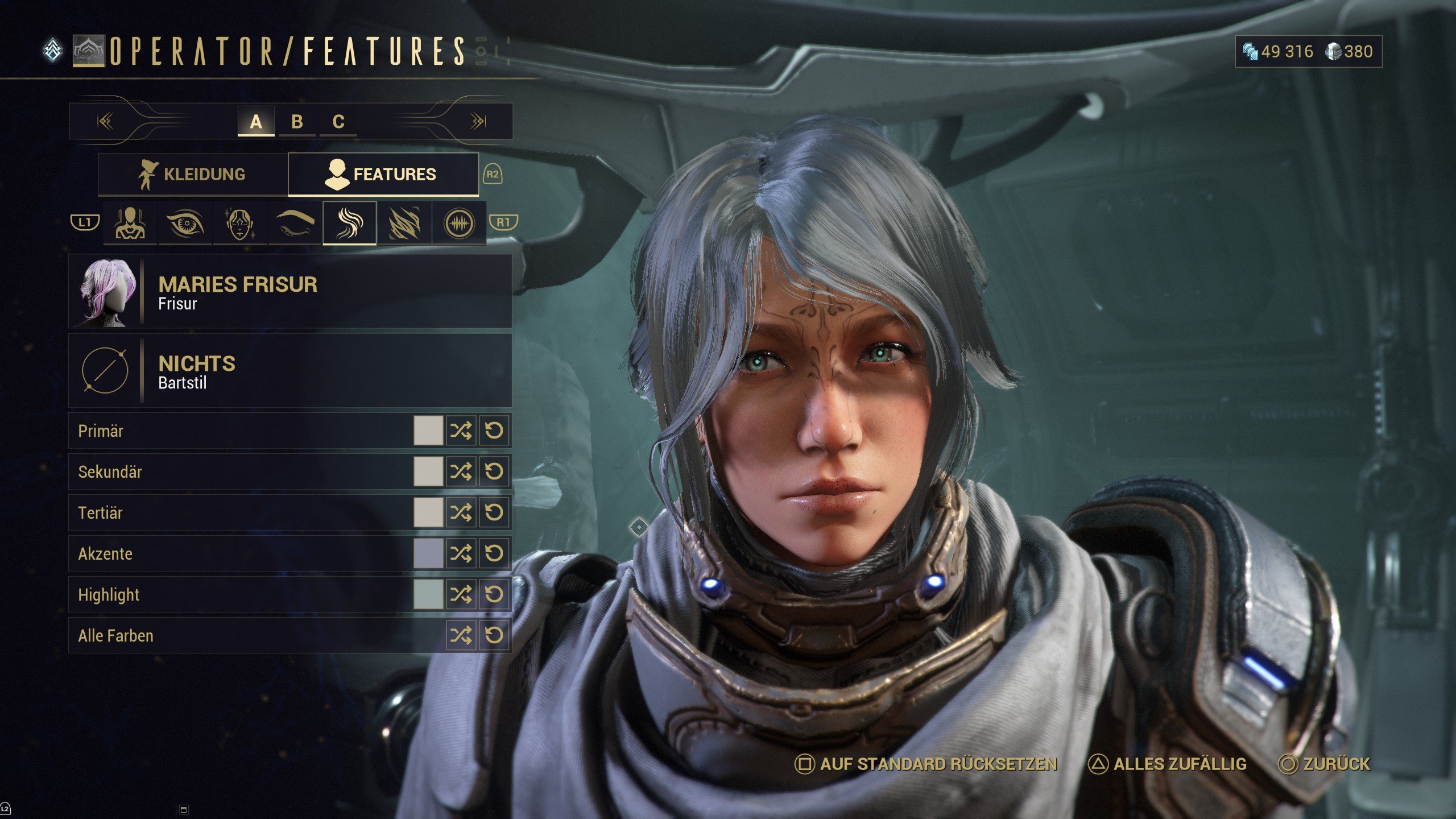This screenshot has height=819, width=1456.
Task: Randomize all colors in Alle Farben row
Action: (x=461, y=635)
